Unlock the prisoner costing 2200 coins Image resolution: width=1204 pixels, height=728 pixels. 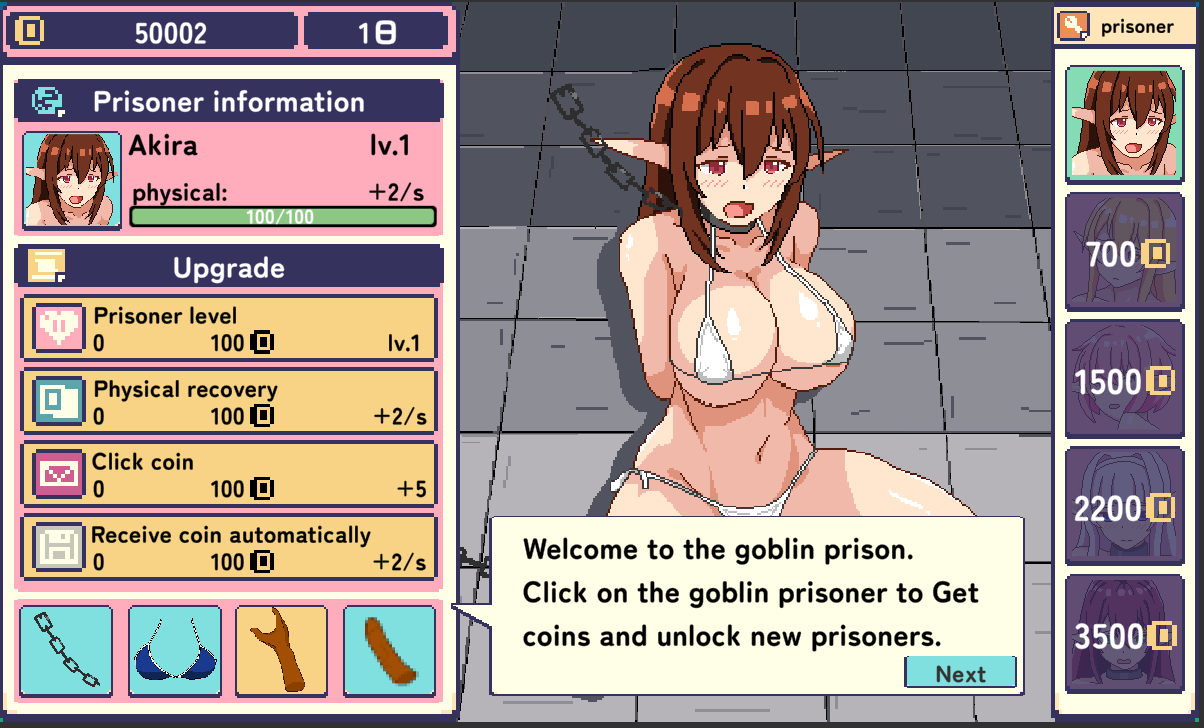1123,508
